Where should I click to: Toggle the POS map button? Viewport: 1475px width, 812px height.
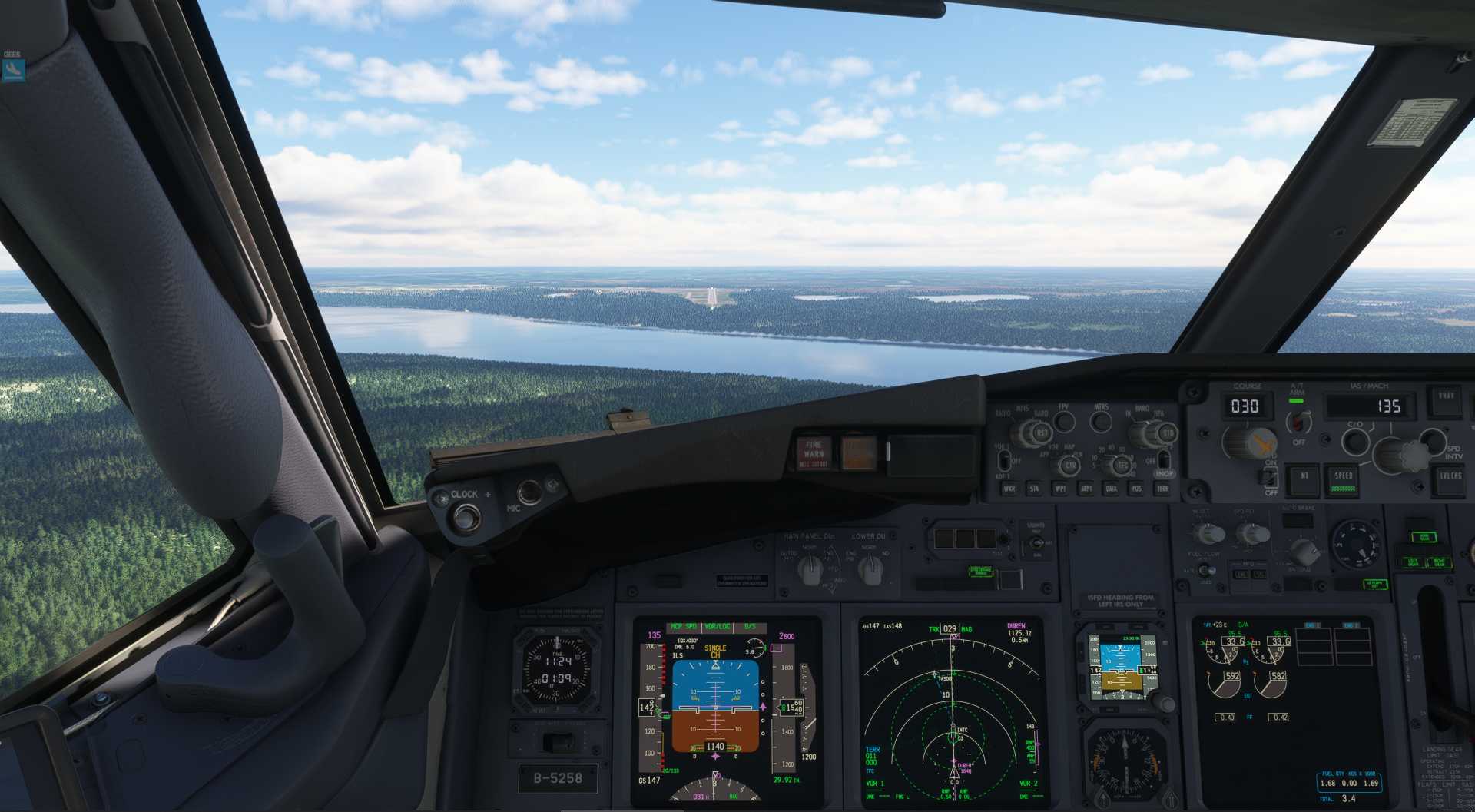(1137, 489)
